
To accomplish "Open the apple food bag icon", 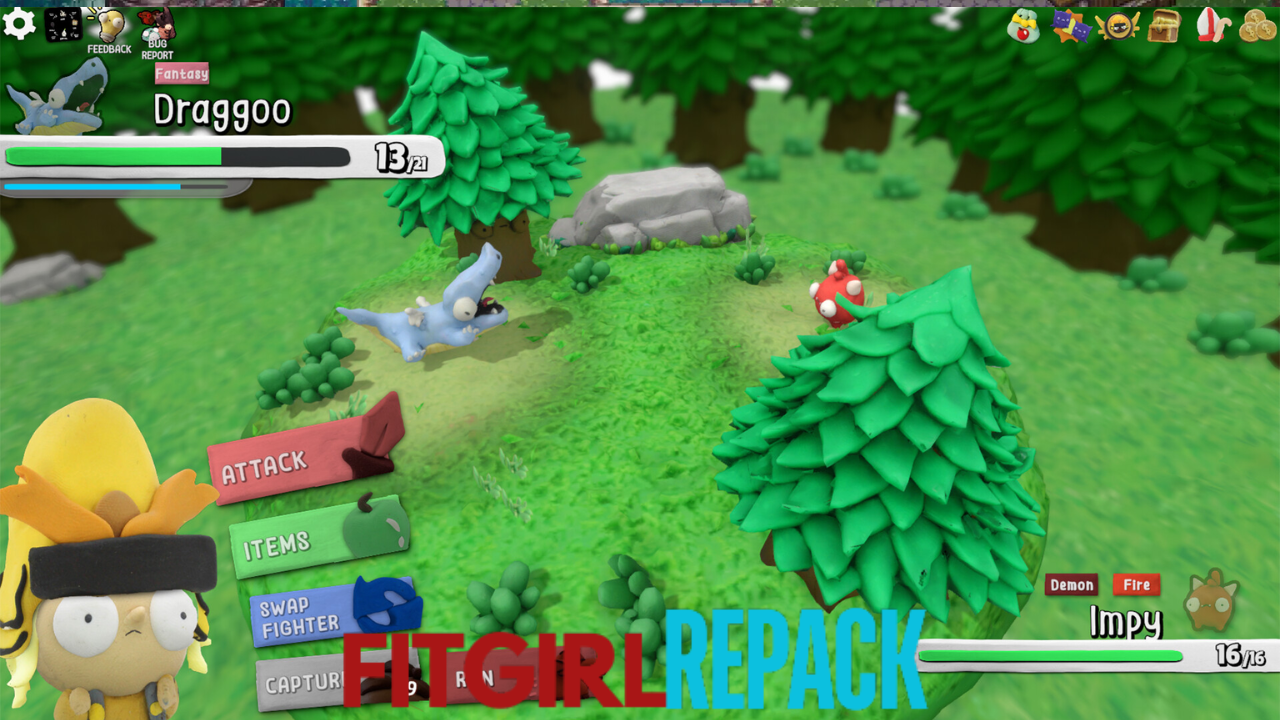I will click(x=1023, y=25).
